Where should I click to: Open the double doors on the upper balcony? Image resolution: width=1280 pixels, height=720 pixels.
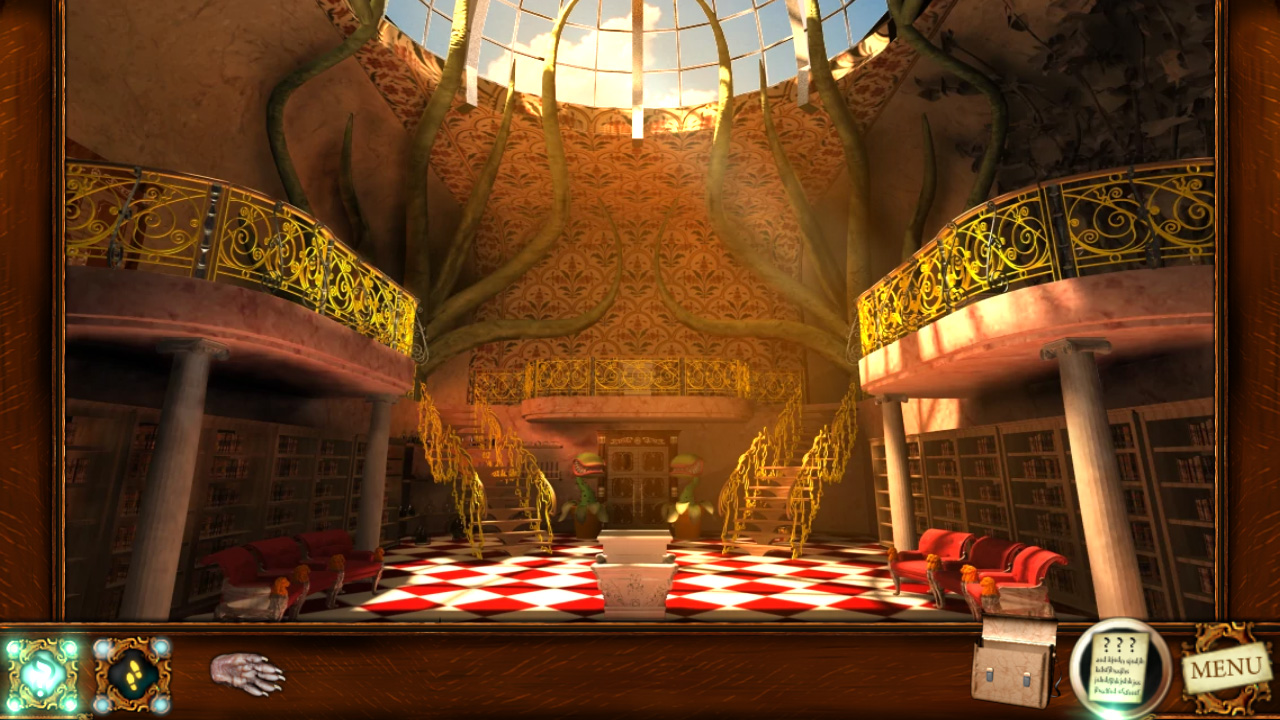pos(640,470)
